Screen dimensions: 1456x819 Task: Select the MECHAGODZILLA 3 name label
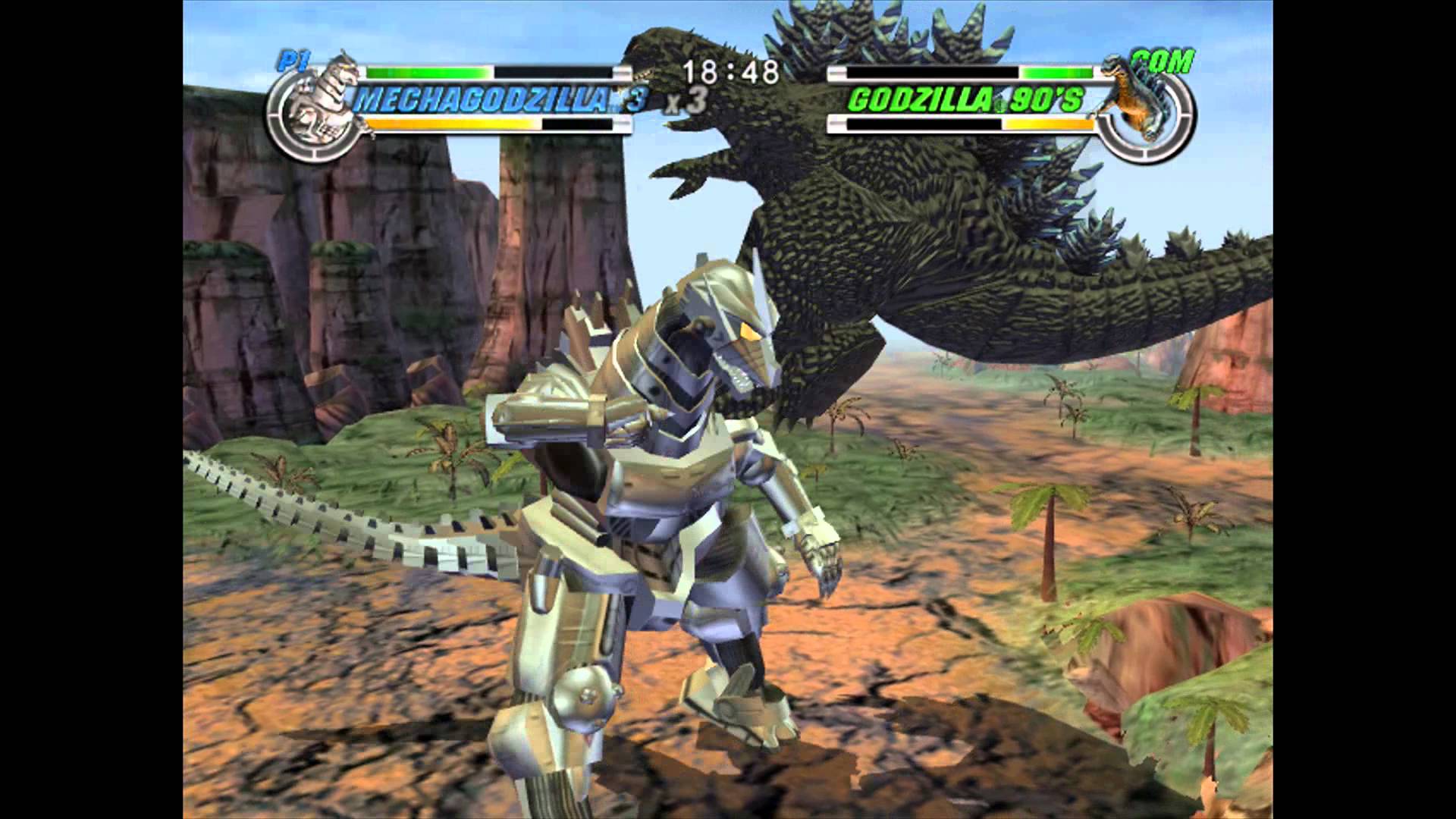[497, 97]
